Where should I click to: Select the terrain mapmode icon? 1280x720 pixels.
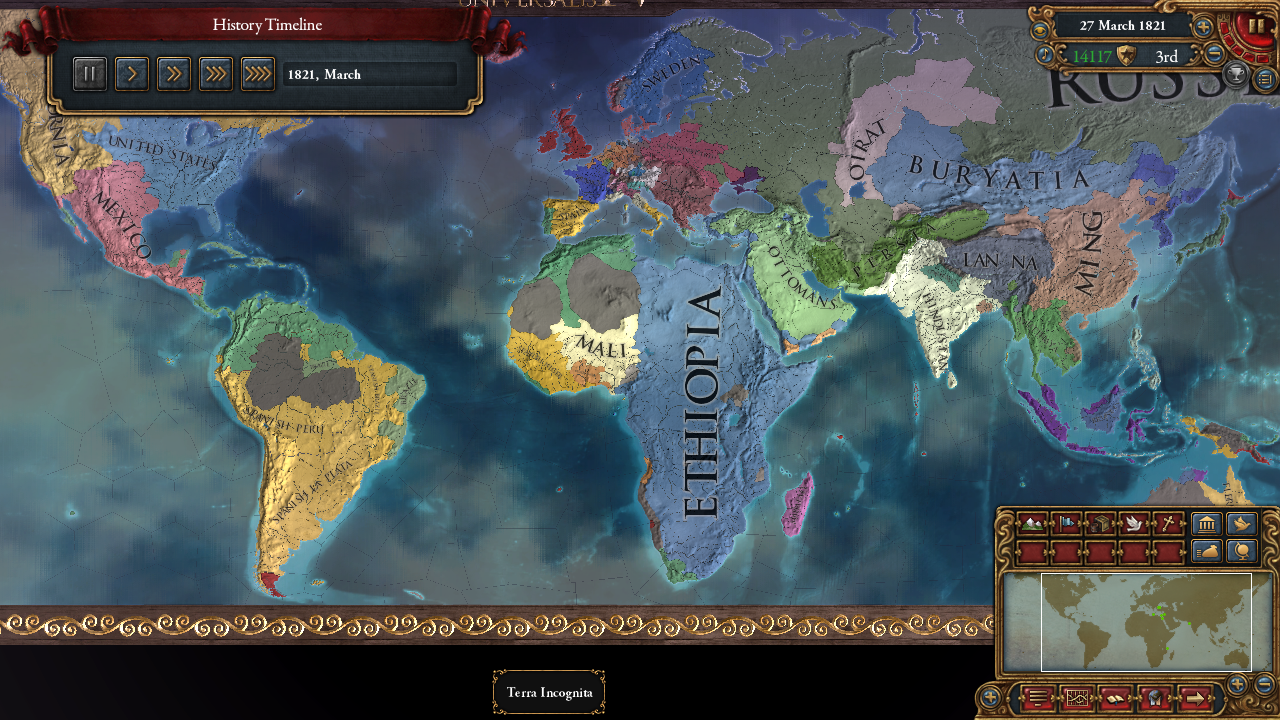[x=1032, y=525]
